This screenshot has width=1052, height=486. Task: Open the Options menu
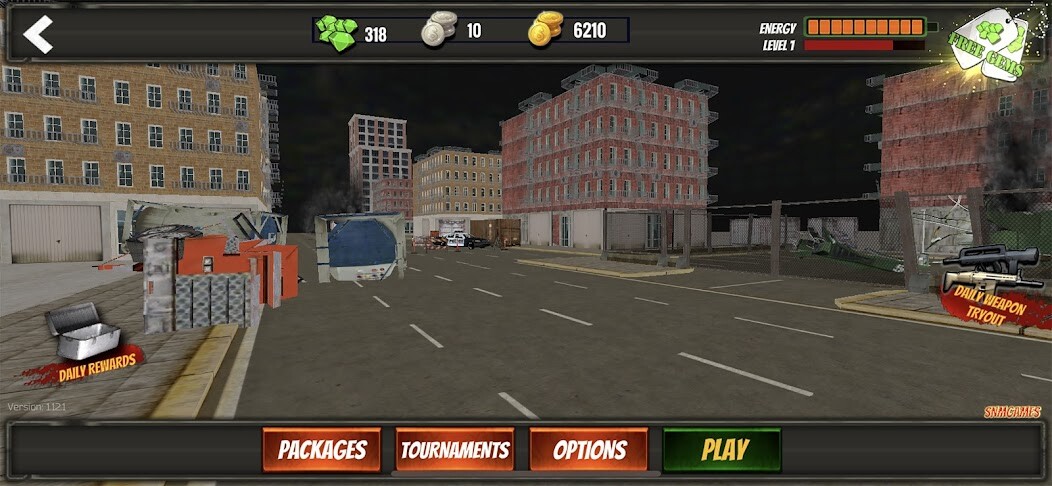pos(589,450)
